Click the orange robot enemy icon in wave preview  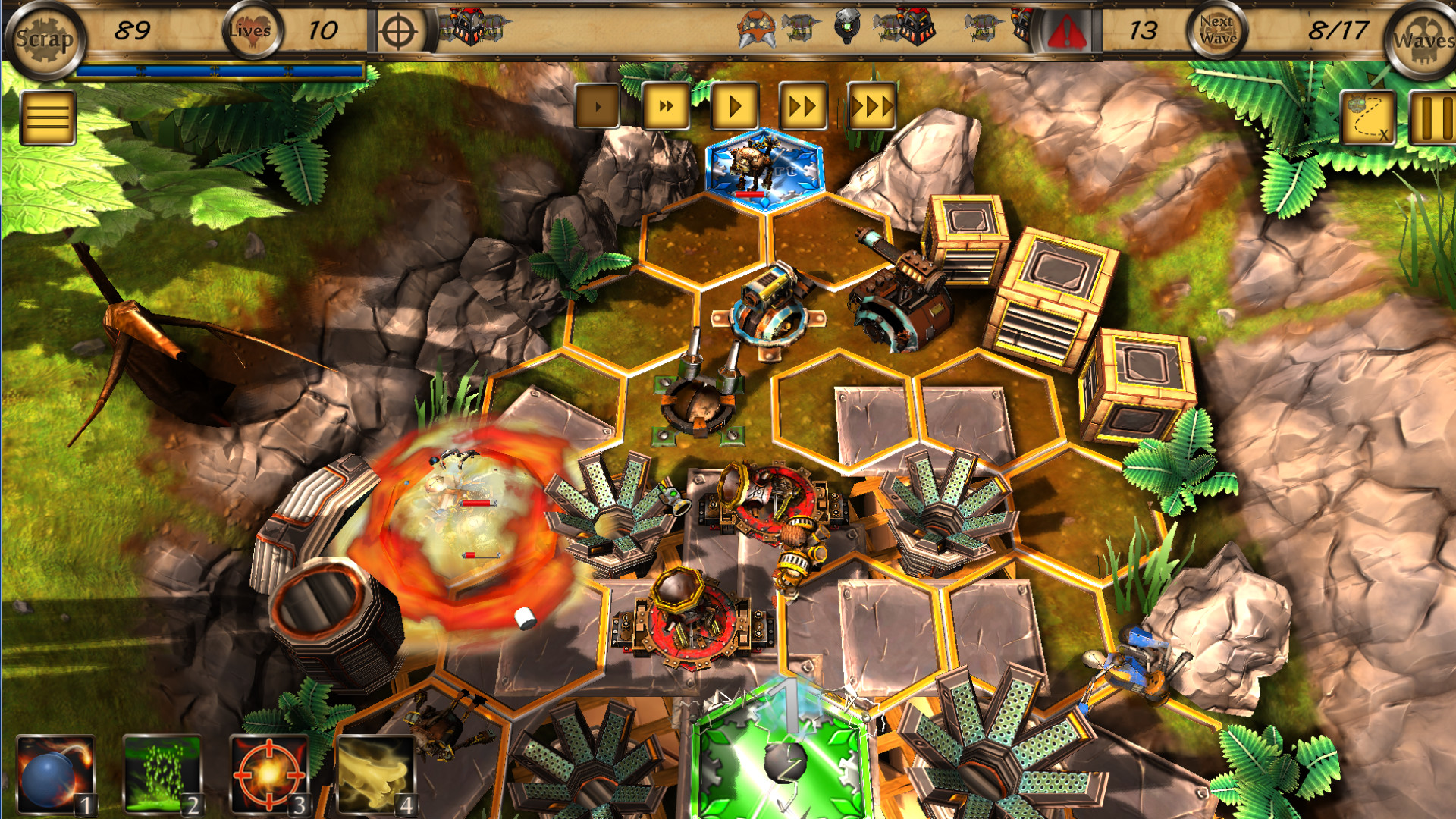click(x=758, y=28)
